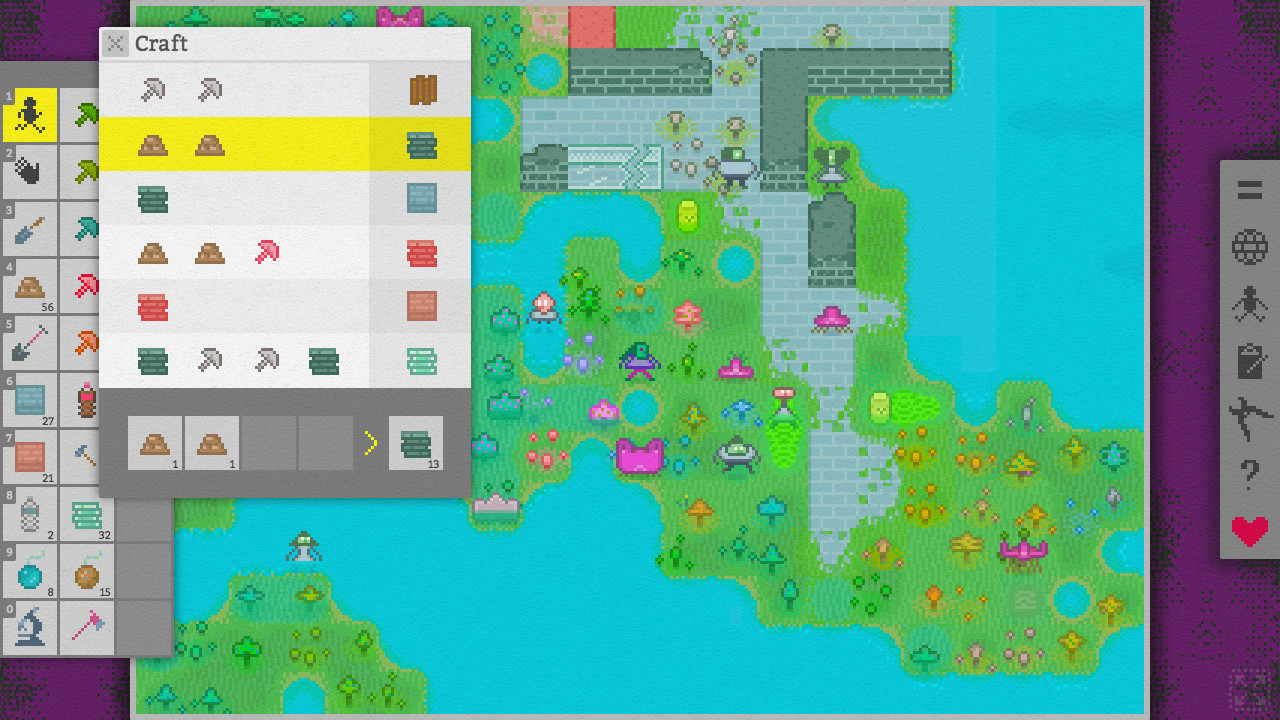Select the walking figure tool in slot 1
1280x720 pixels.
30,115
